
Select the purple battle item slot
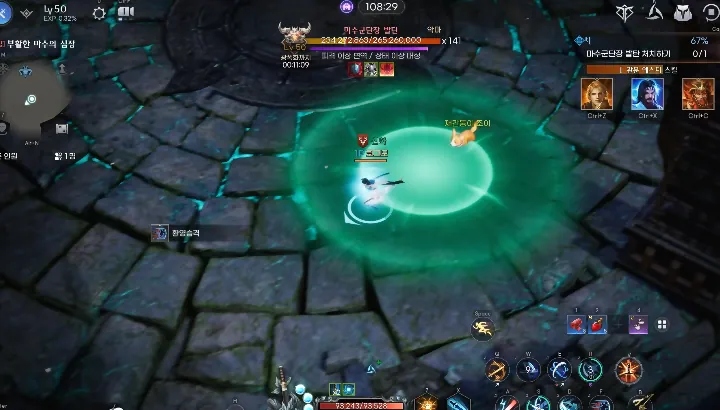pos(637,324)
